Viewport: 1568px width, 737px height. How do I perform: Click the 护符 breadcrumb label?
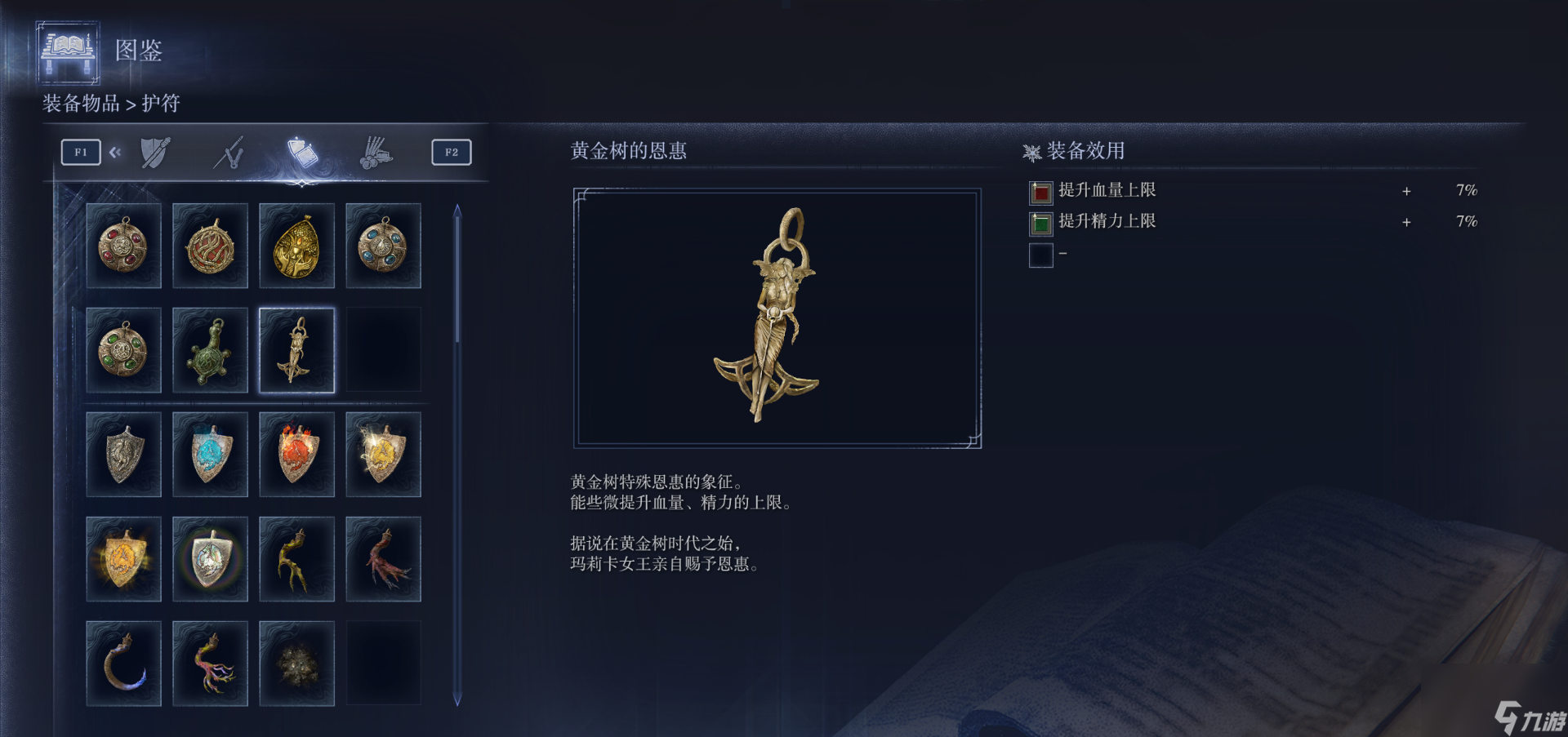pyautogui.click(x=163, y=104)
